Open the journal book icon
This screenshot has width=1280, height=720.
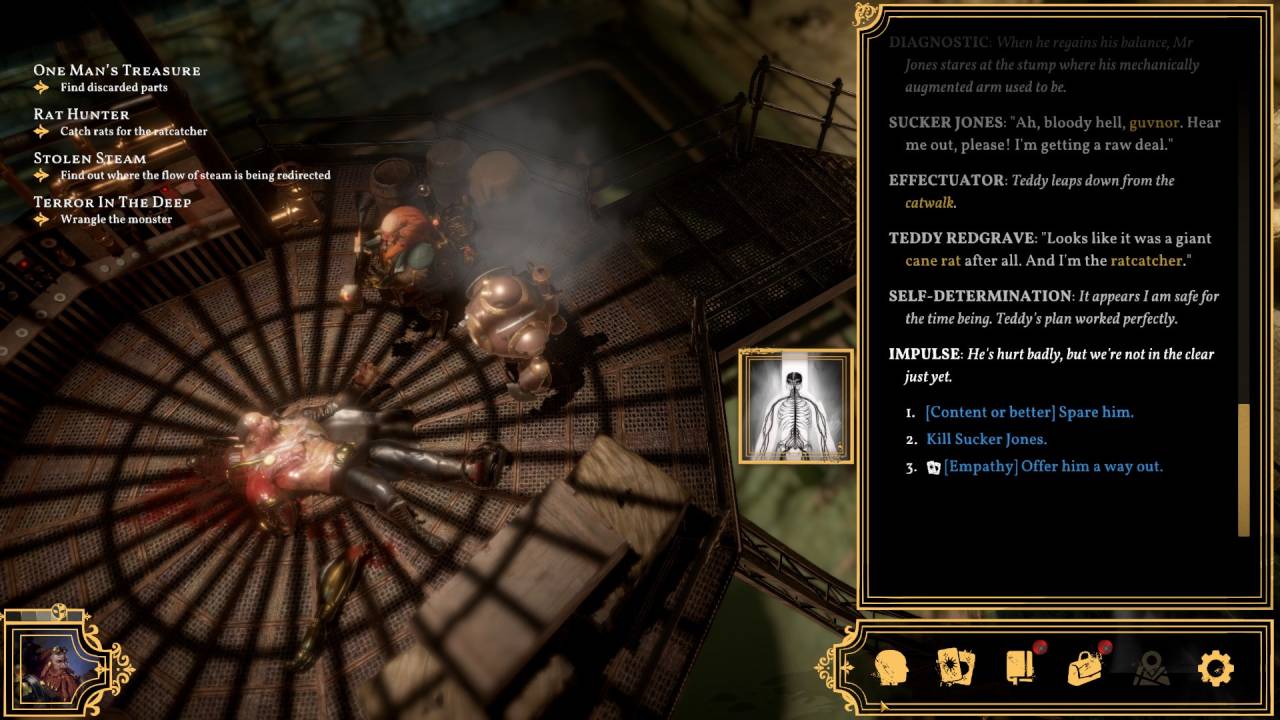1019,667
